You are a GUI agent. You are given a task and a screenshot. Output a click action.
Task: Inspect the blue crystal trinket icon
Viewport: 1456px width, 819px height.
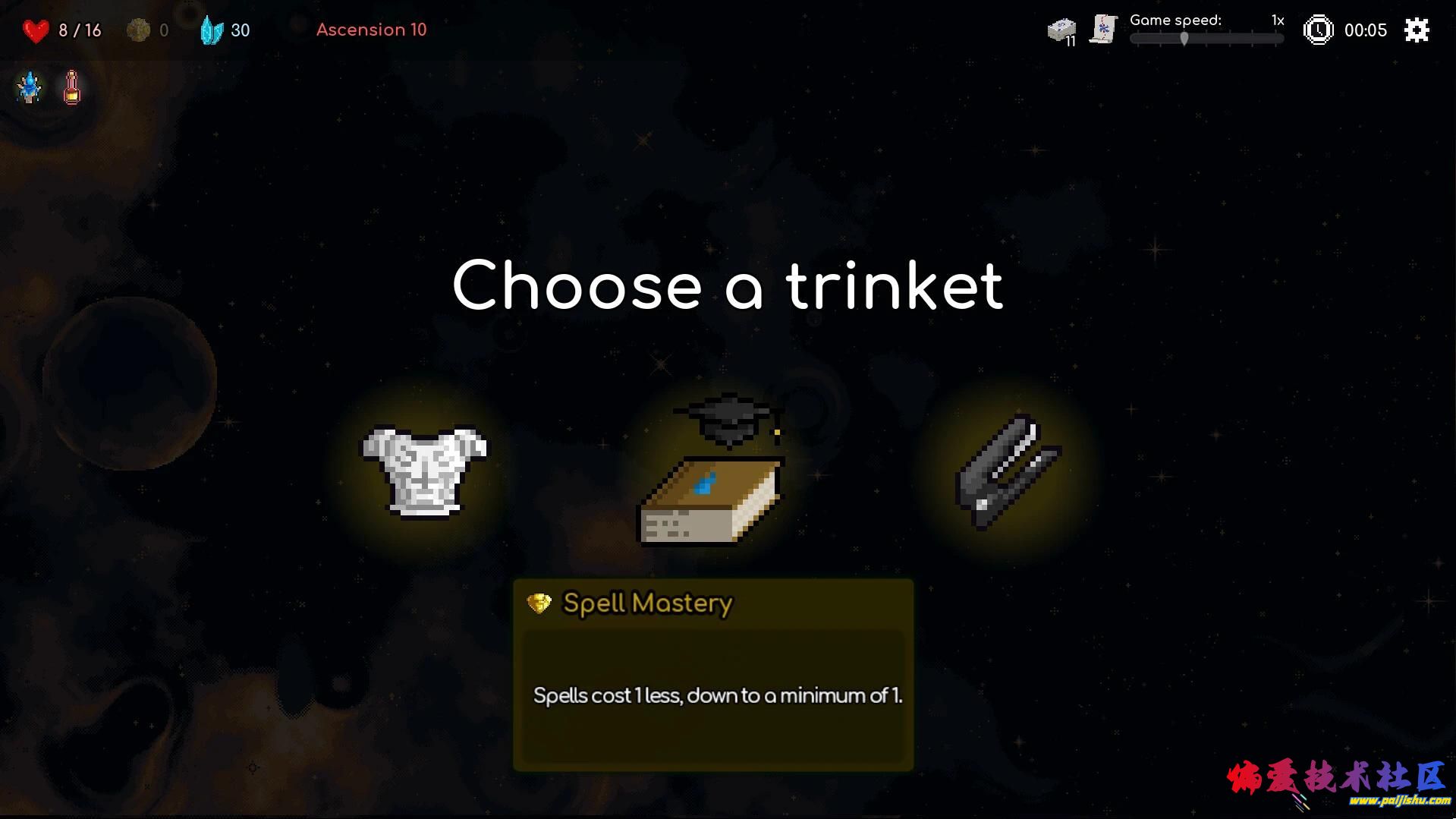(x=30, y=88)
